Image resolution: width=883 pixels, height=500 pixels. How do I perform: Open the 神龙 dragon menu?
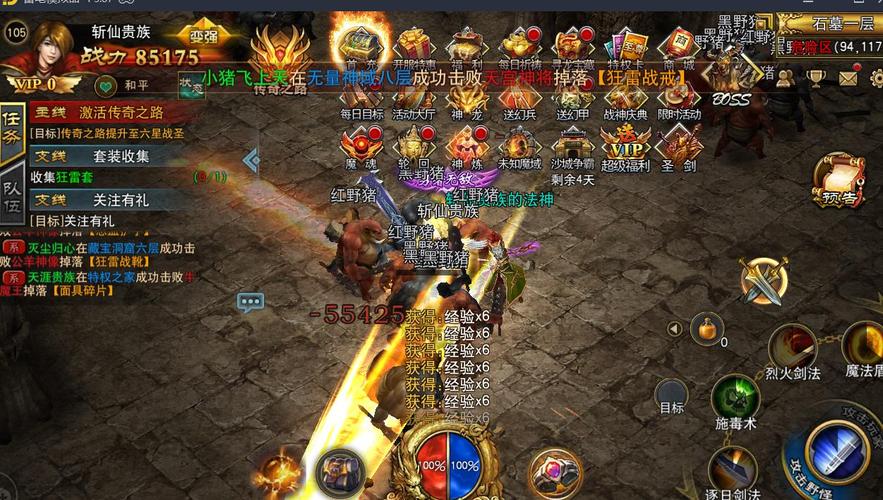(468, 98)
